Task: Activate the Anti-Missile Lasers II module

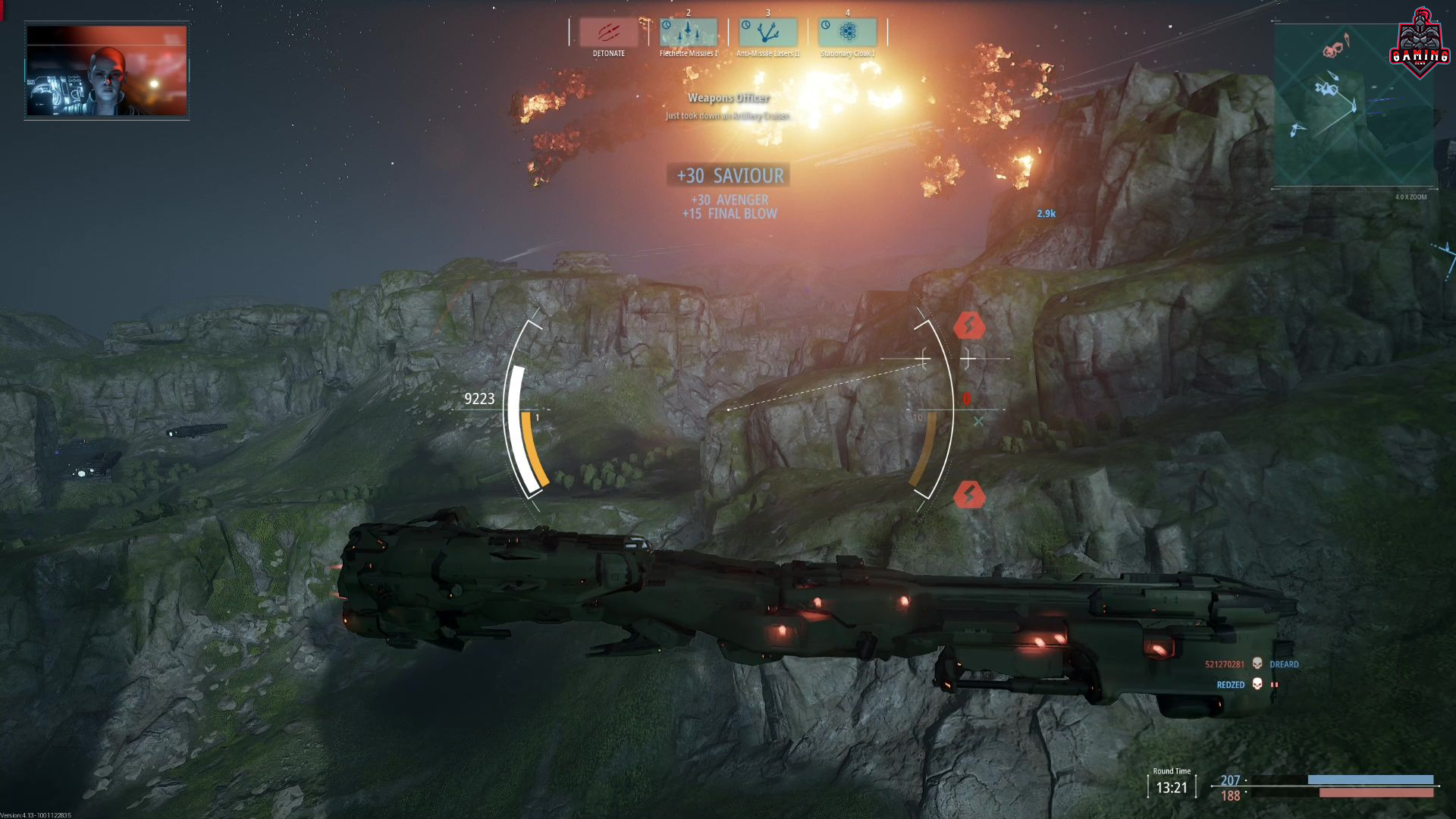Action: pos(768,33)
